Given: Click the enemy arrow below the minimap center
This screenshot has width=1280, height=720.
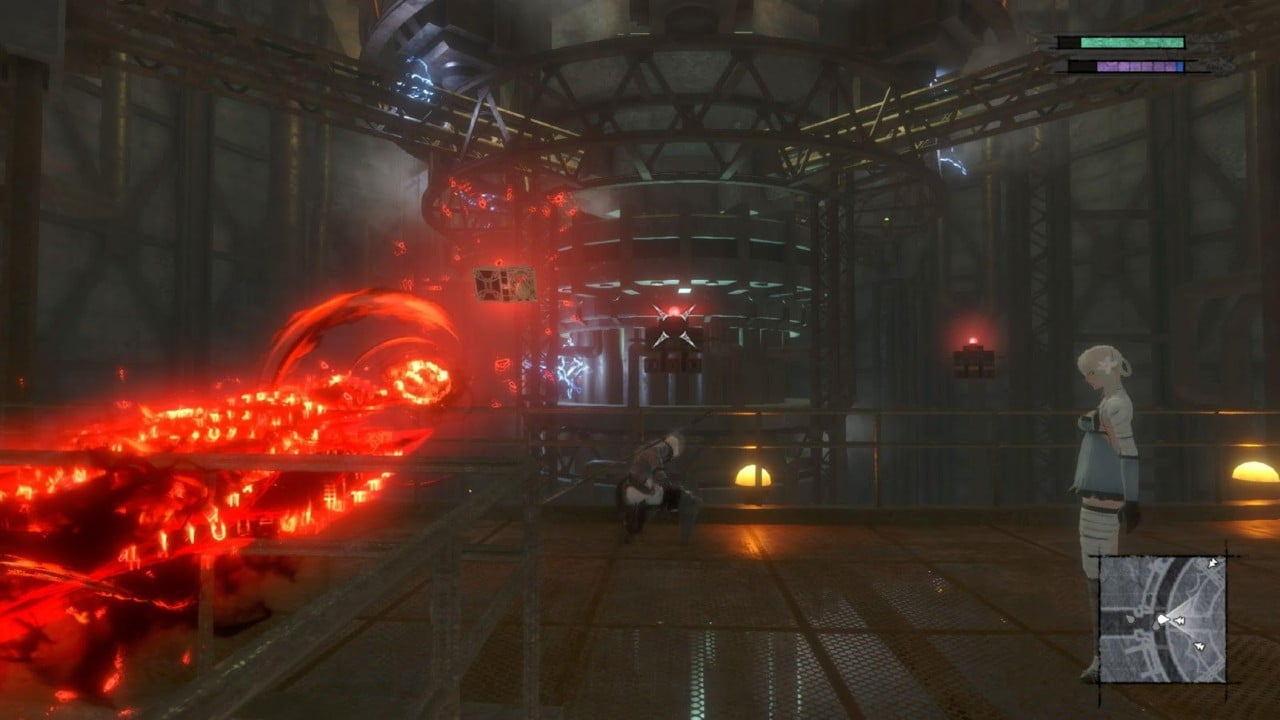Looking at the screenshot, I should [1199, 645].
